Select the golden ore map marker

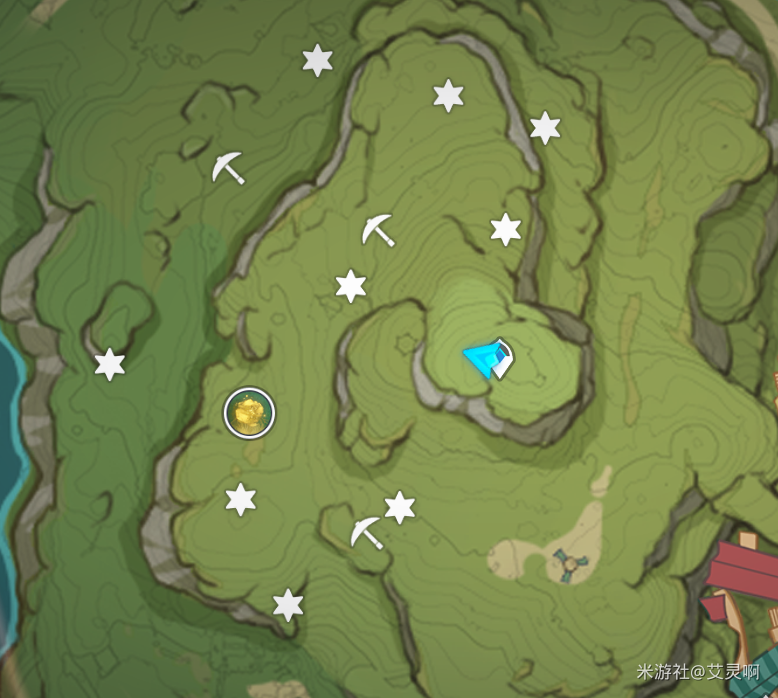click(x=249, y=413)
